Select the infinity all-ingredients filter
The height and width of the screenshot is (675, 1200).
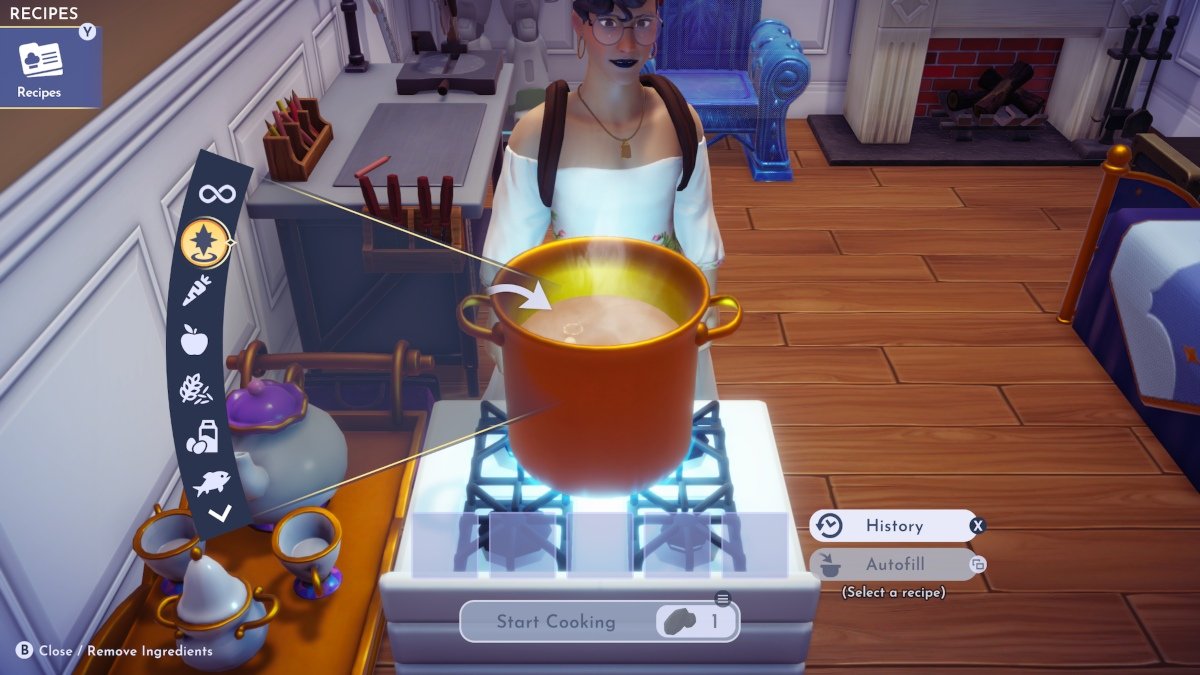click(217, 193)
